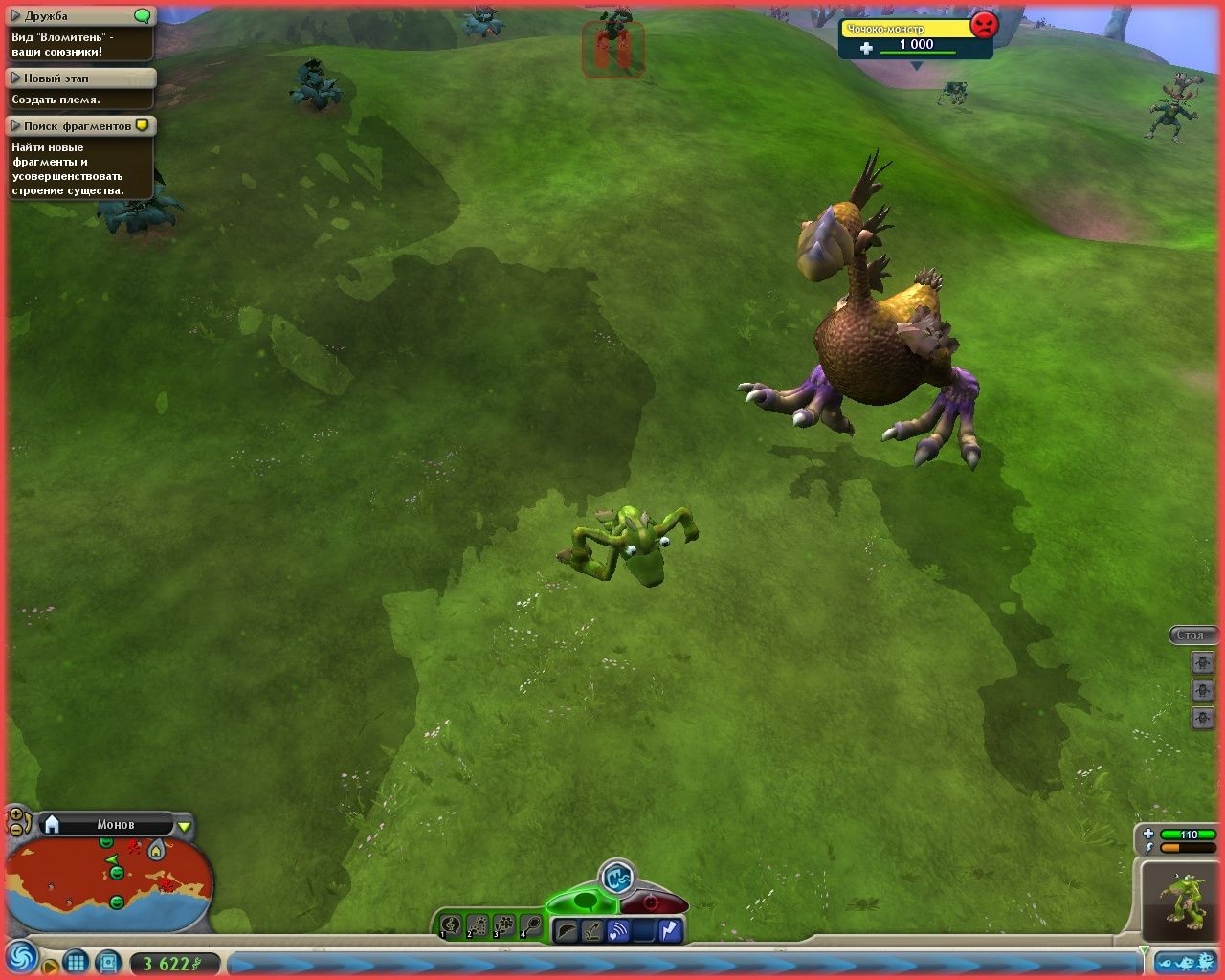Open the evolution history creature-stages button
Image resolution: width=1225 pixels, height=980 pixels.
point(1185,962)
